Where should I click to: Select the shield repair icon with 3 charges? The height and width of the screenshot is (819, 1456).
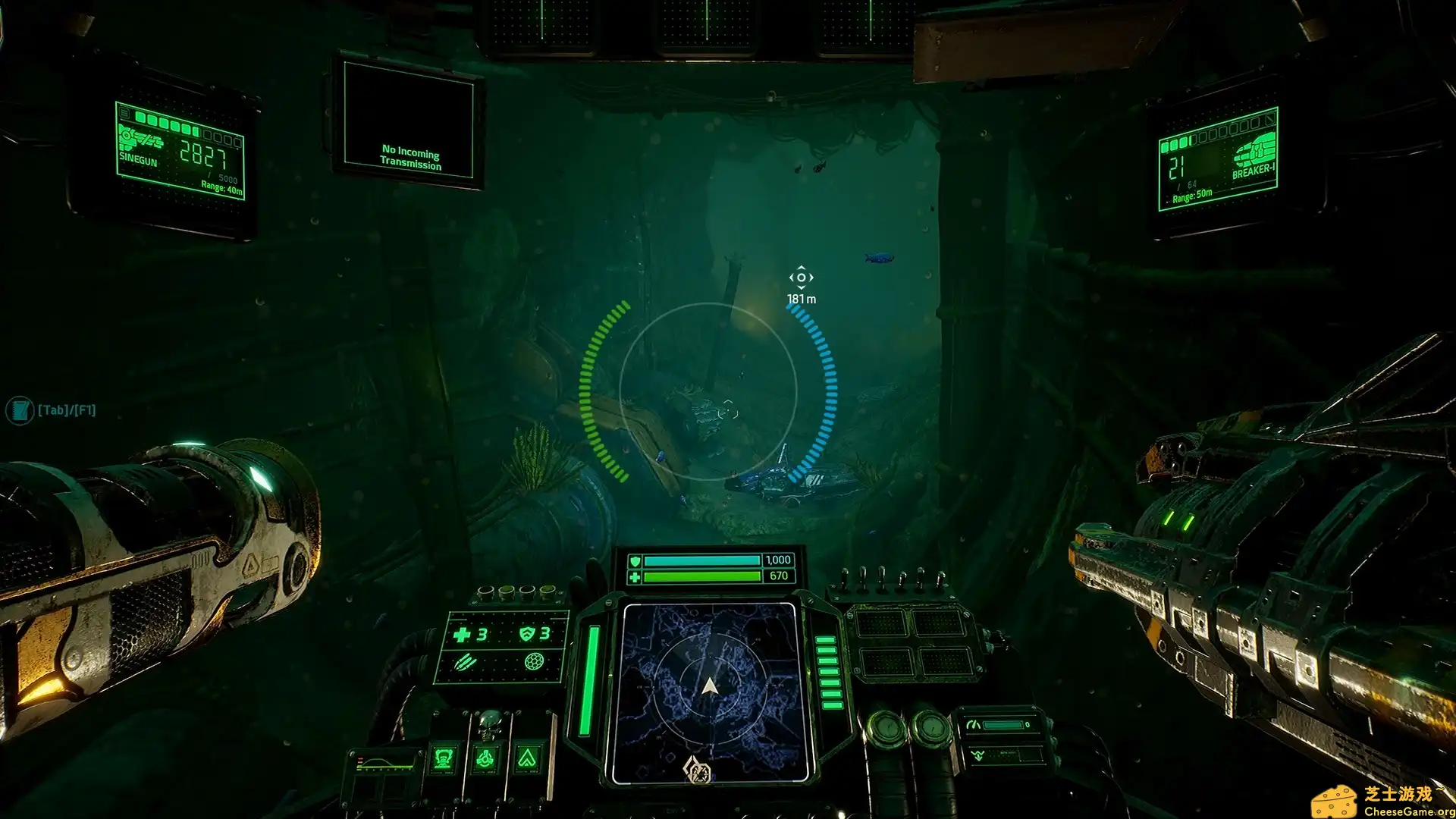[x=527, y=632]
